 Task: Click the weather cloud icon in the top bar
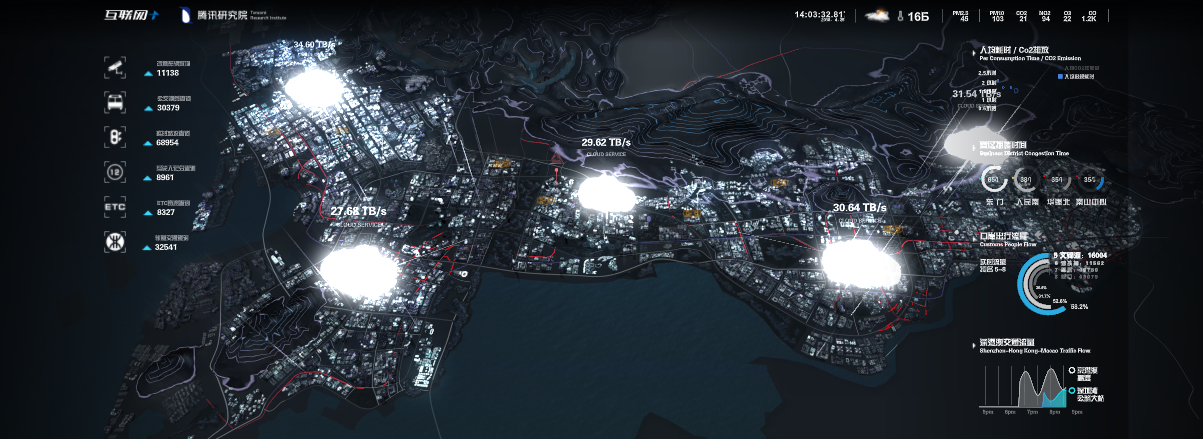pos(878,16)
